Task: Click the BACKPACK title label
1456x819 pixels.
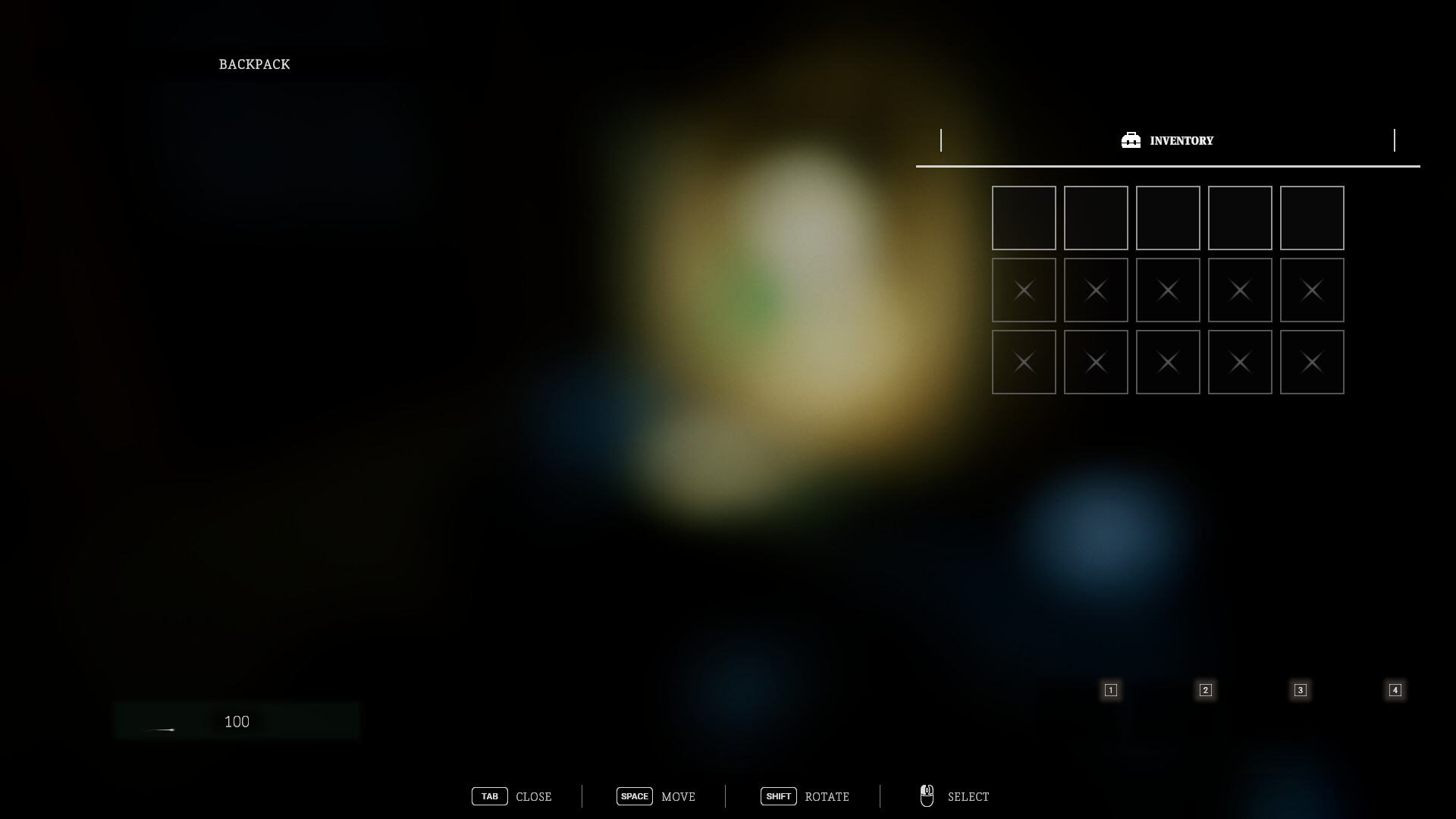Action: point(254,64)
